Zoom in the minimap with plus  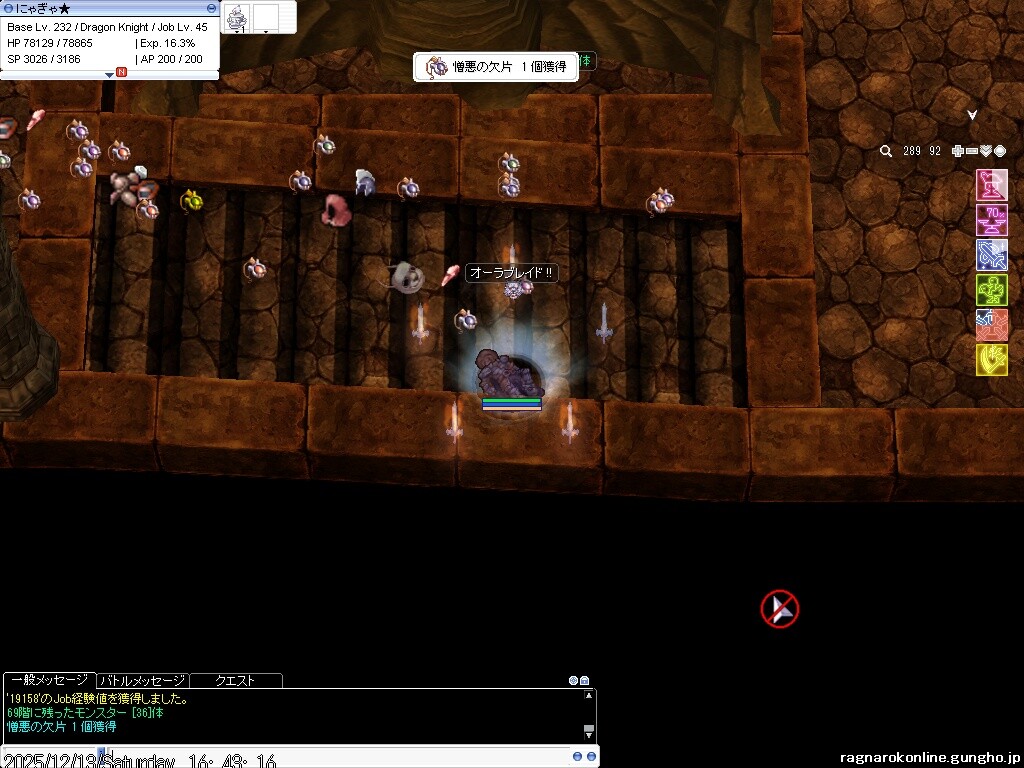(958, 151)
